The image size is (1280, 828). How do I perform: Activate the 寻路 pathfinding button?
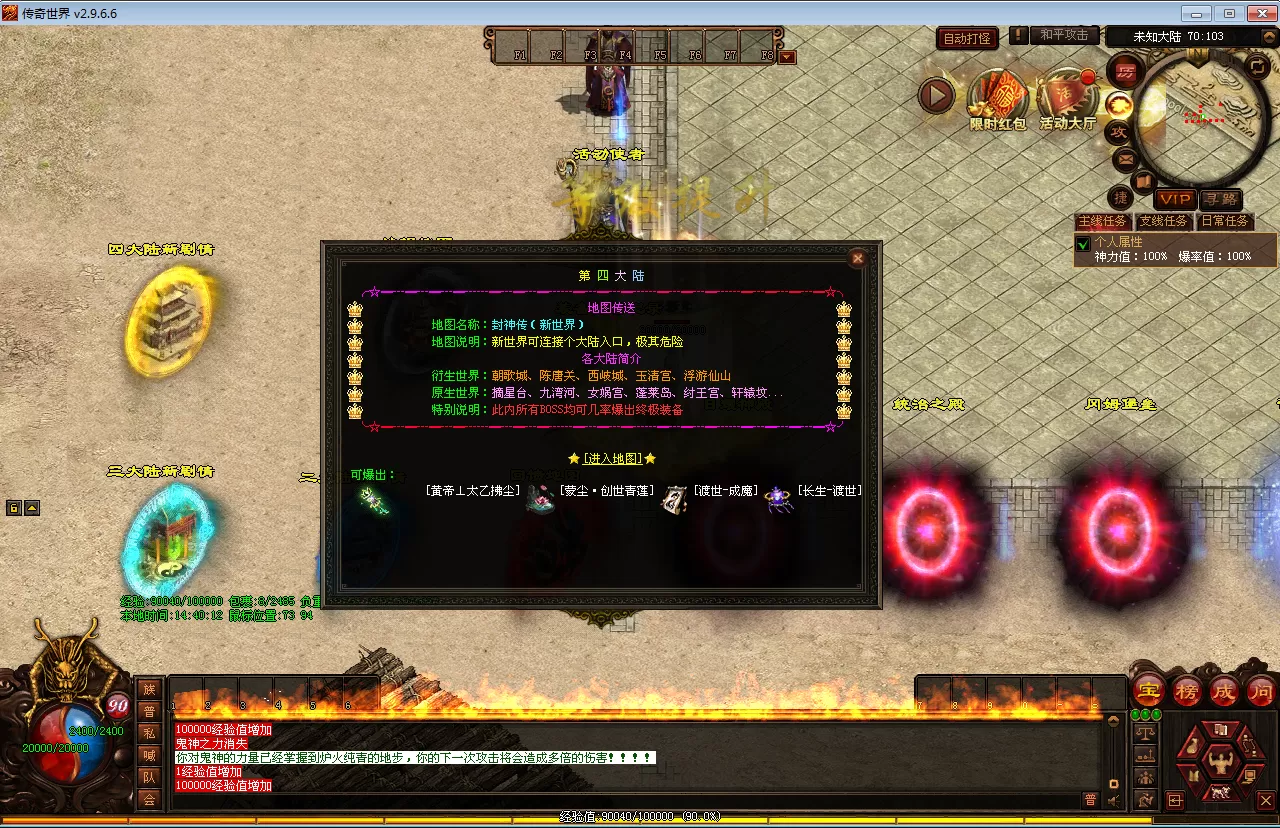click(1221, 200)
